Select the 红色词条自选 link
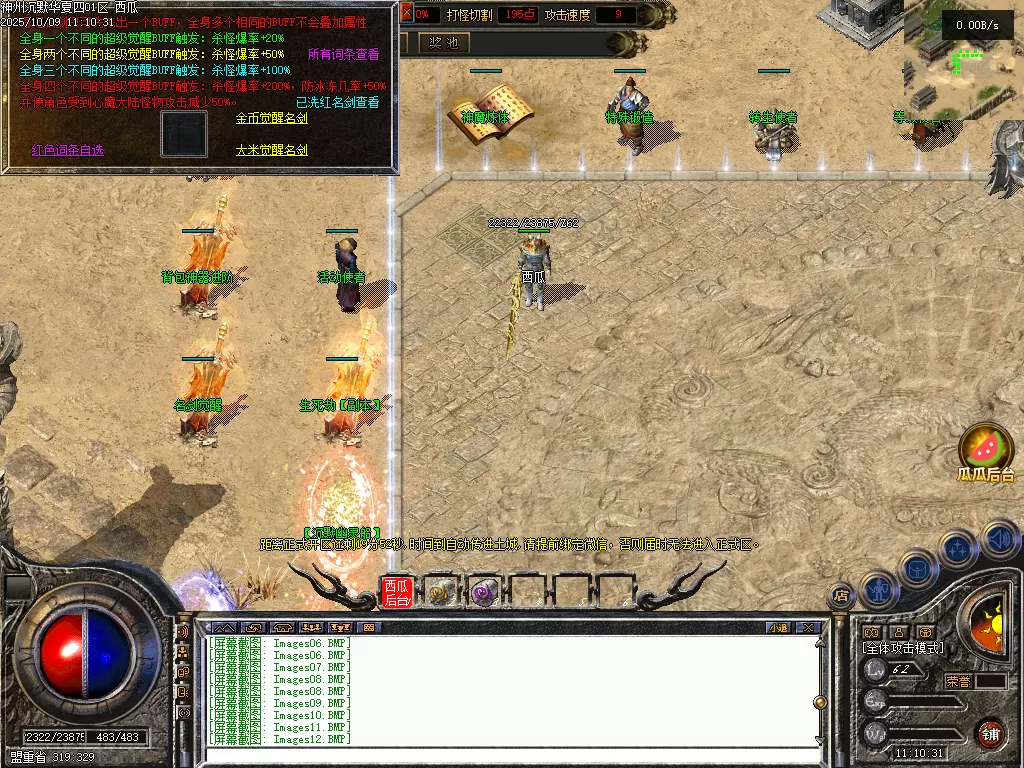 pyautogui.click(x=67, y=150)
